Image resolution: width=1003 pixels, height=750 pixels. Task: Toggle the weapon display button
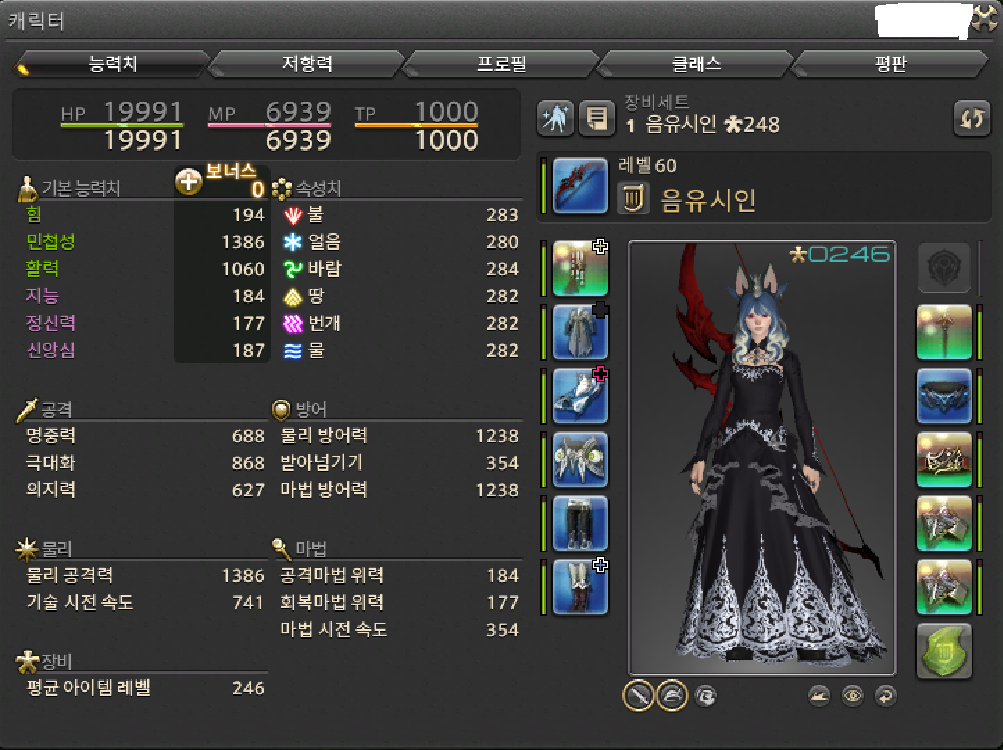638,695
